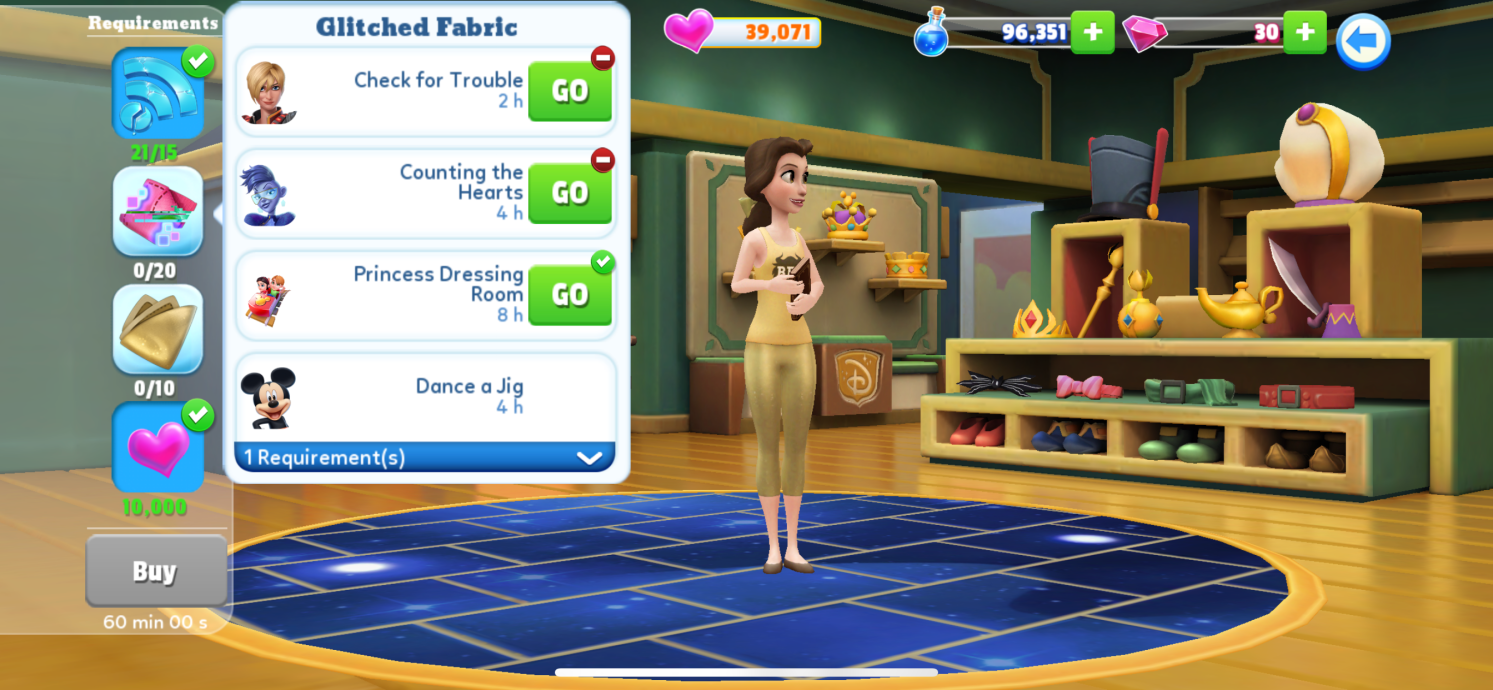1493x690 pixels.
Task: Start the Check for Trouble activity
Action: tap(569, 91)
